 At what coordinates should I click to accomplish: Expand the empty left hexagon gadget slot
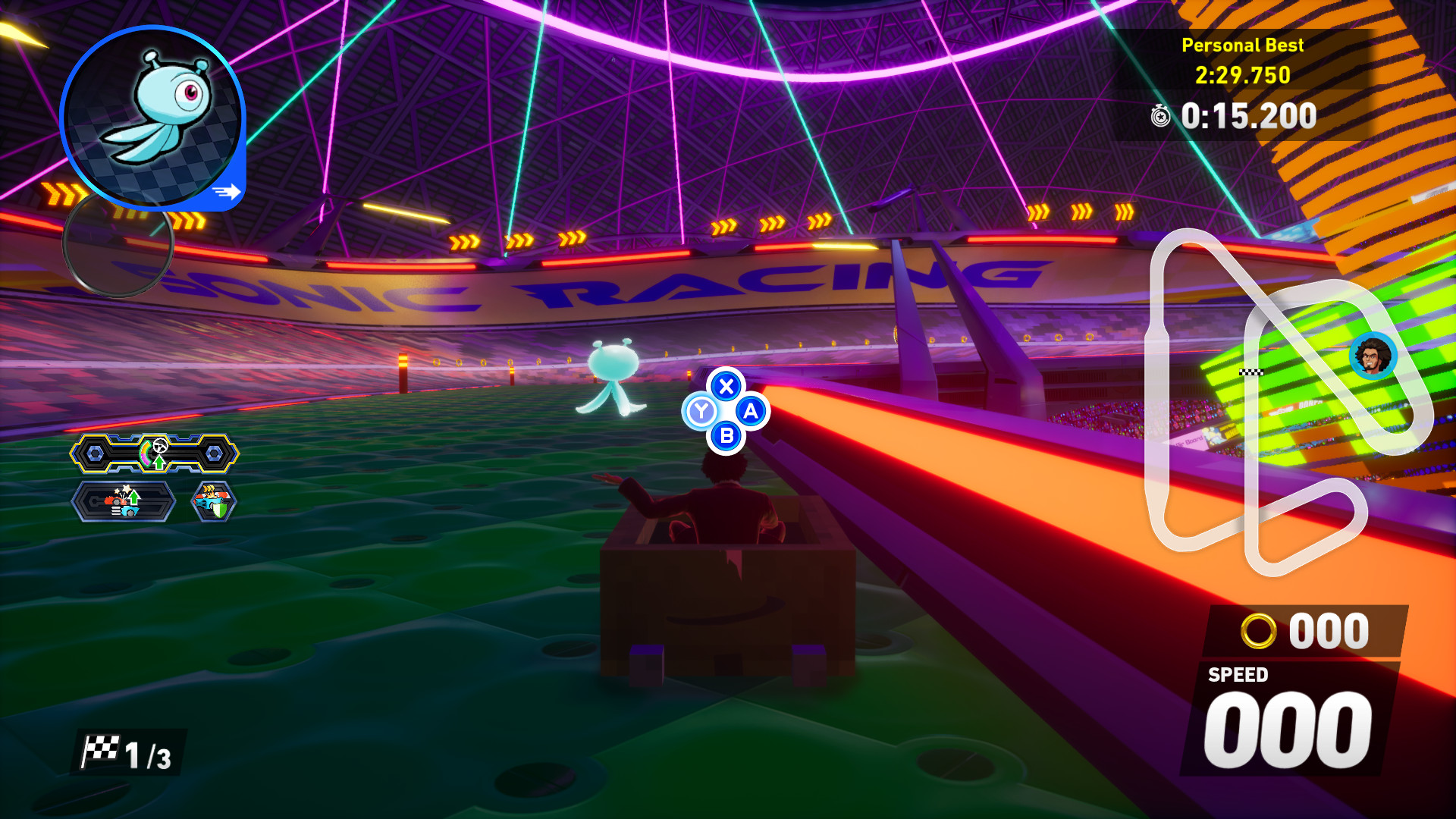click(95, 452)
